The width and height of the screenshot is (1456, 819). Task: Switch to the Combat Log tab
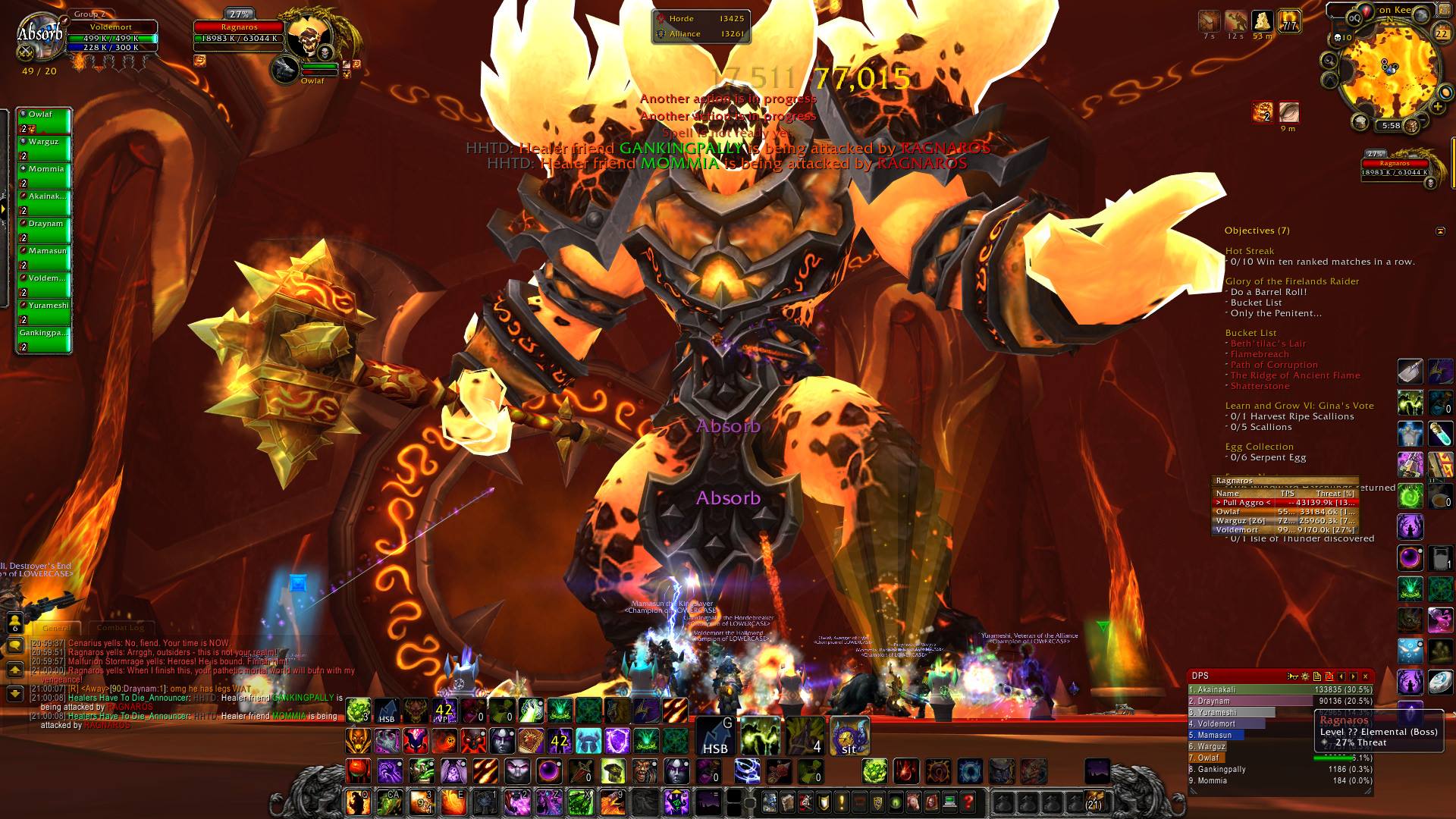click(x=121, y=628)
